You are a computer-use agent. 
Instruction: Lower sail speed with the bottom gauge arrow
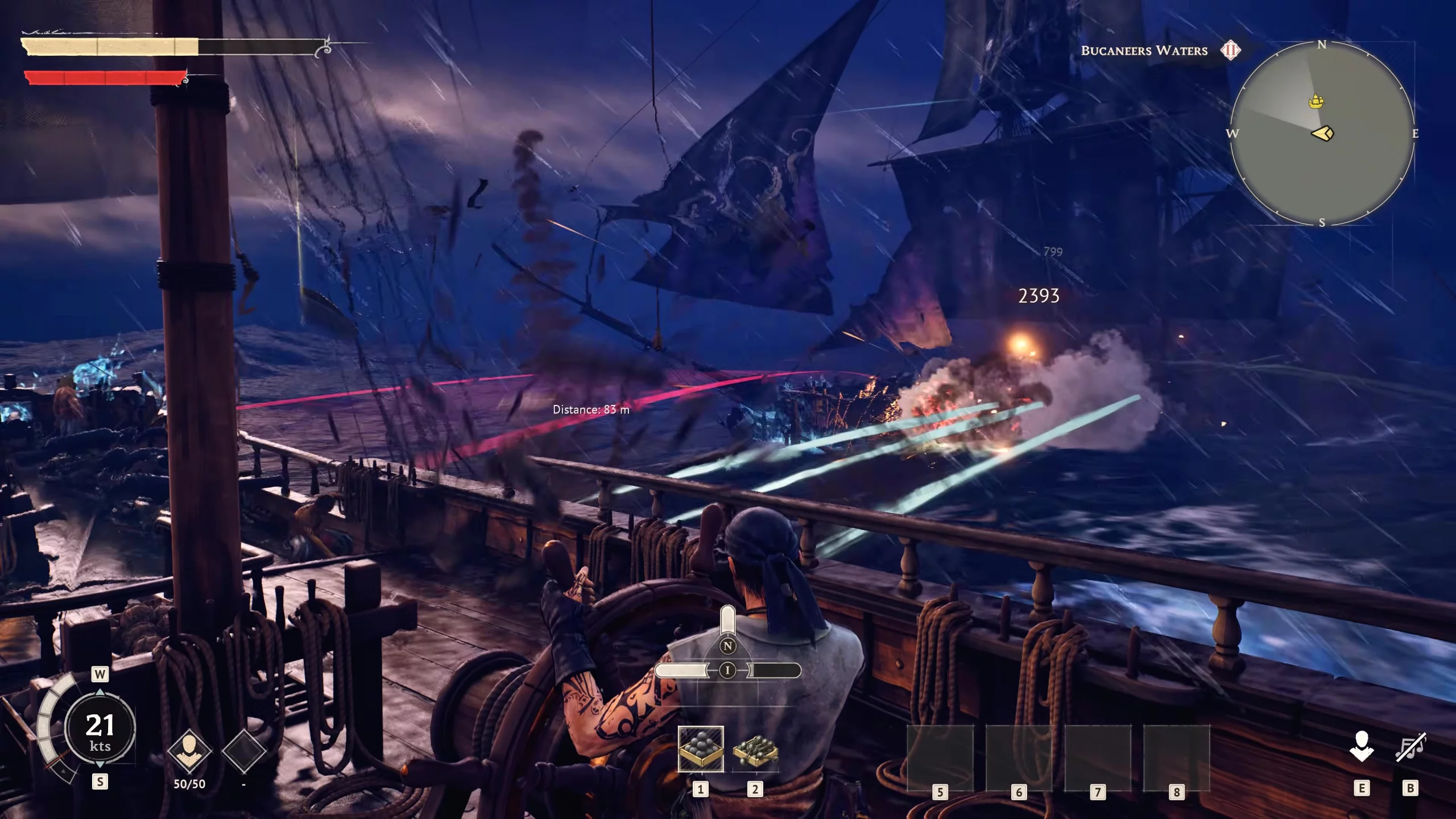click(x=100, y=764)
